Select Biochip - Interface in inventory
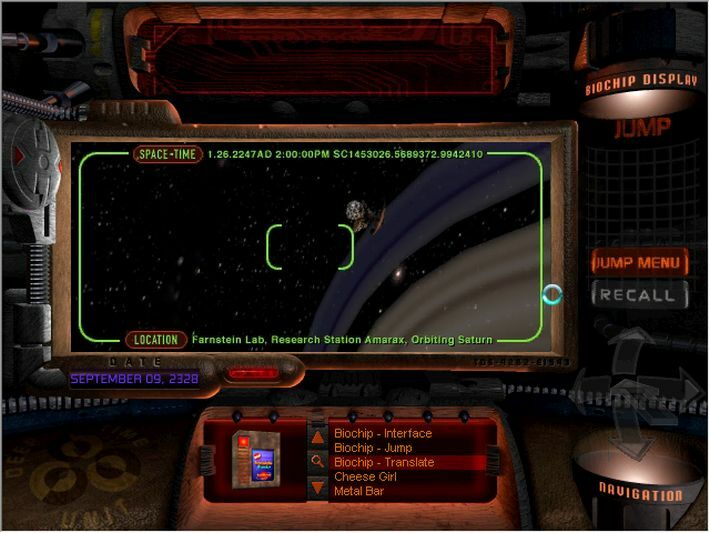Screen dimensions: 710x533 coord(383,434)
